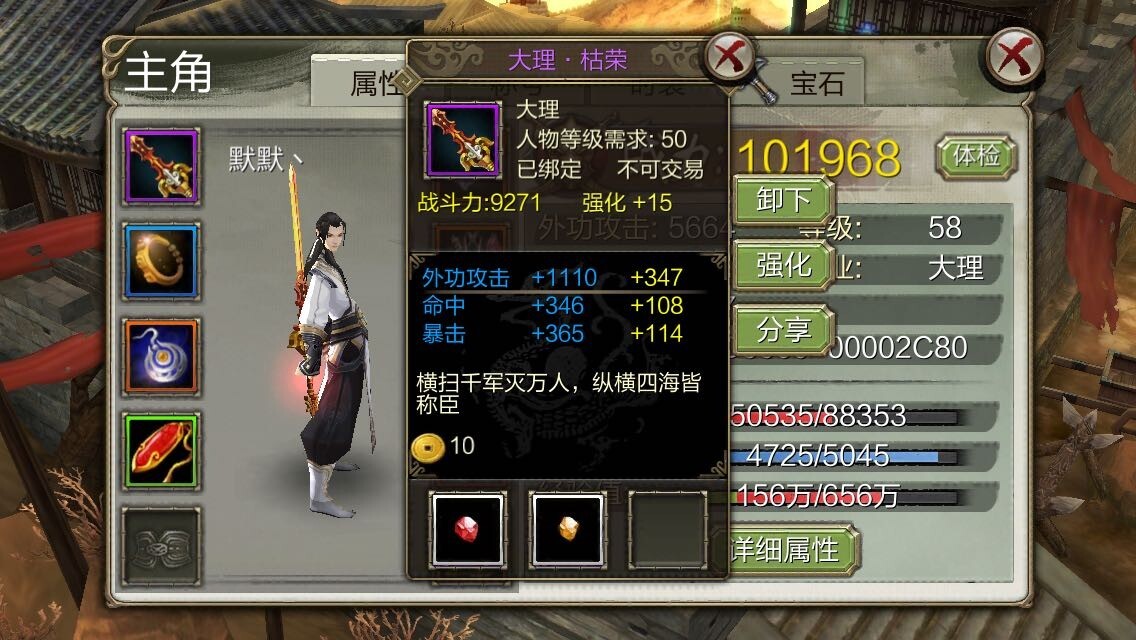Screen dimensions: 1136x640
Task: Select the blue swirl amulet slot
Action: click(161, 355)
